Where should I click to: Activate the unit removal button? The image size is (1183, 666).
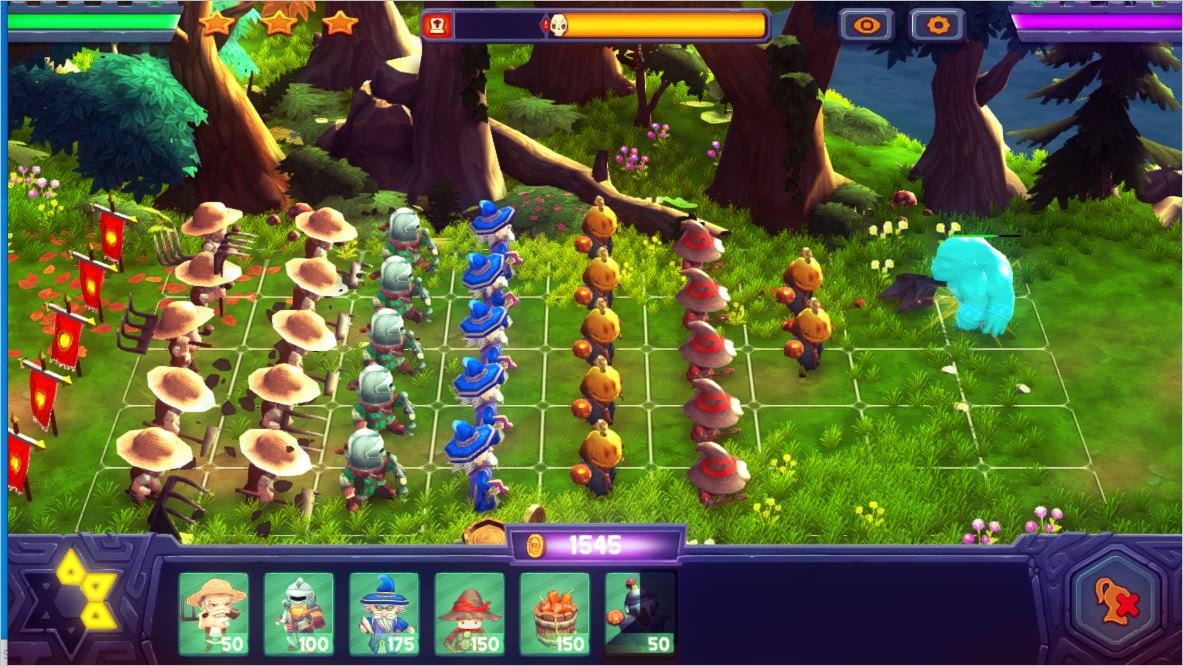coord(1115,602)
